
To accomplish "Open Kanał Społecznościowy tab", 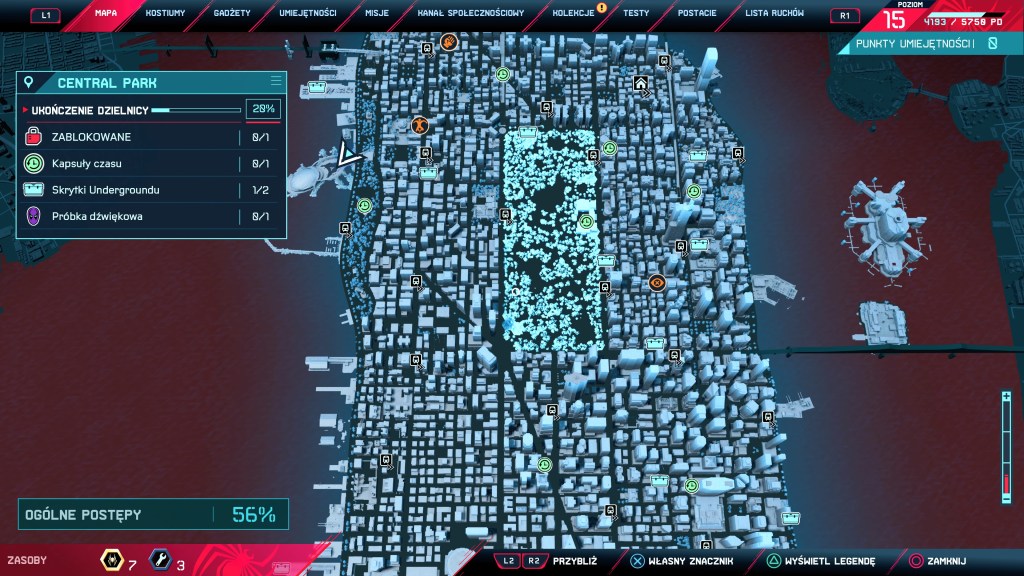I will pos(470,13).
